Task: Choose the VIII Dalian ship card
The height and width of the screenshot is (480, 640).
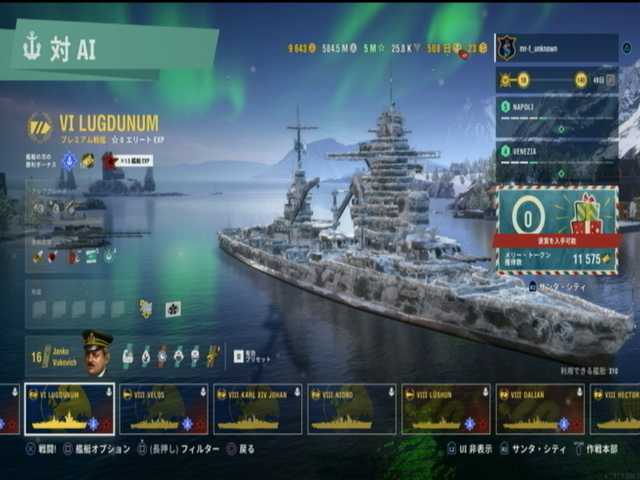Action: pyautogui.click(x=539, y=409)
